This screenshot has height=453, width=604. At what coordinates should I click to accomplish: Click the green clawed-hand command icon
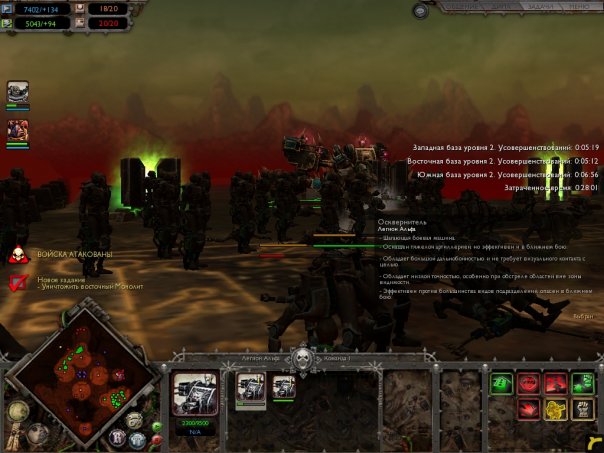[583, 383]
